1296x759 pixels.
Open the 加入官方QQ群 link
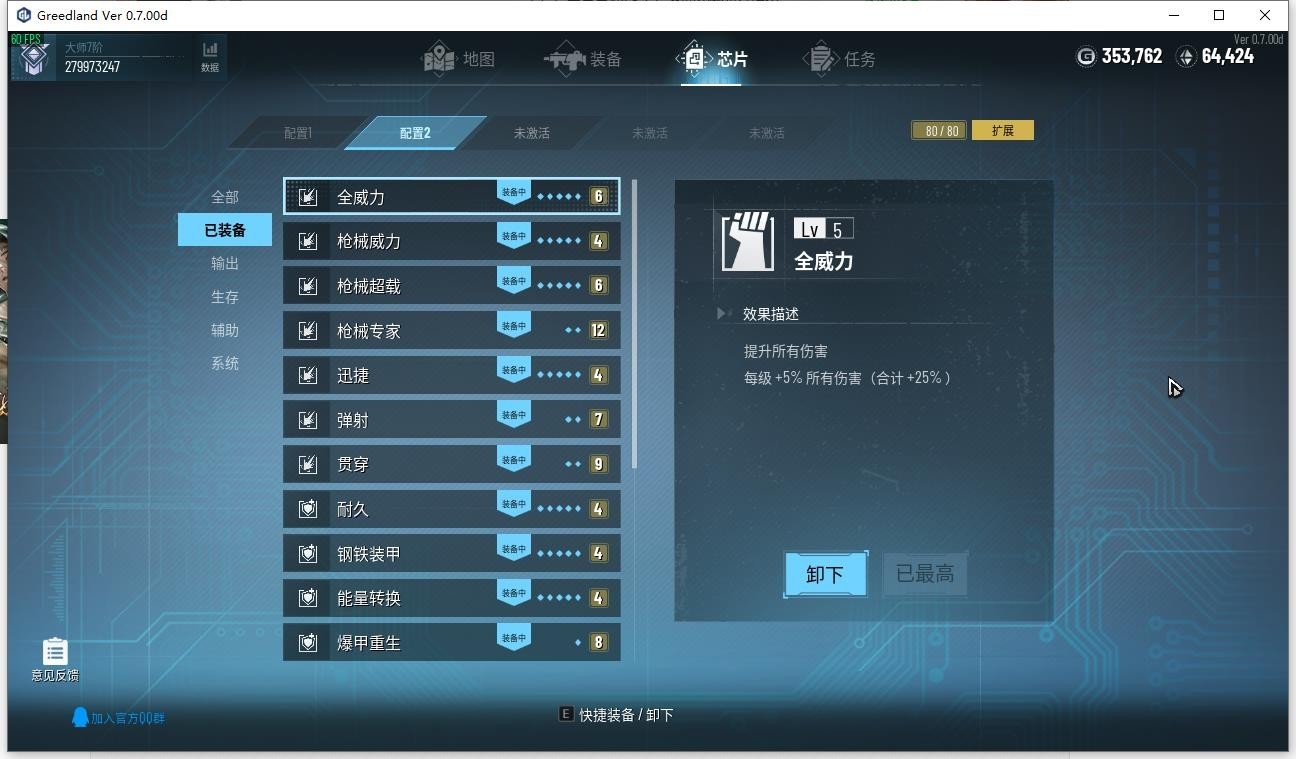click(x=117, y=717)
